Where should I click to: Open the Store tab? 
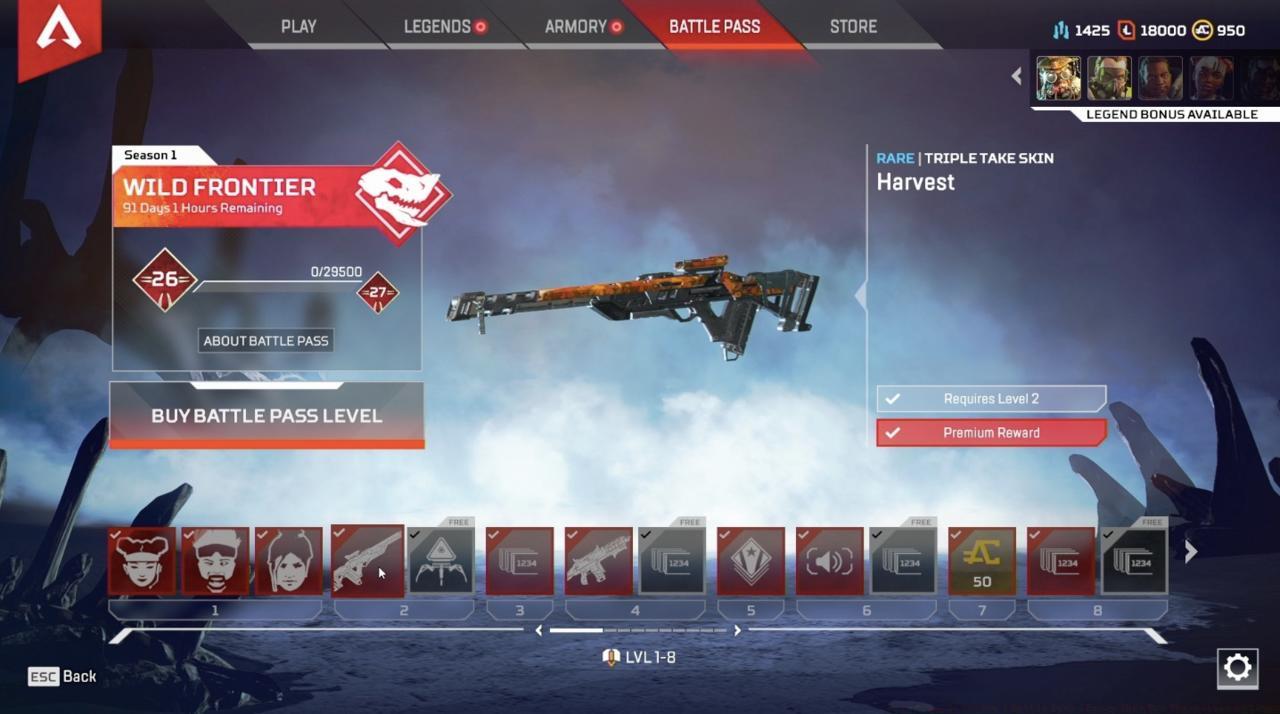pos(853,27)
